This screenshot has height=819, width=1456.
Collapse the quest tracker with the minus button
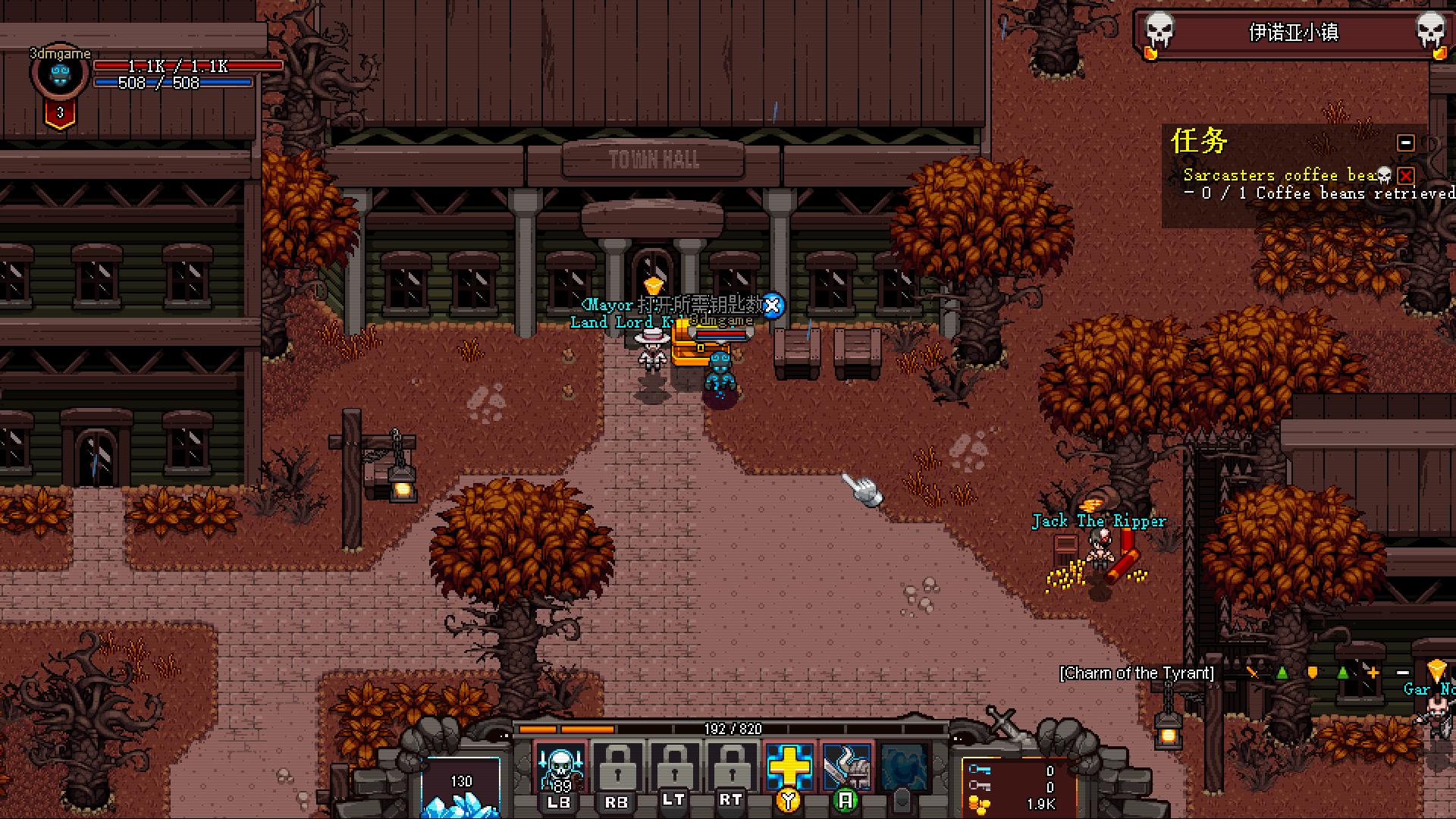coord(1405,143)
